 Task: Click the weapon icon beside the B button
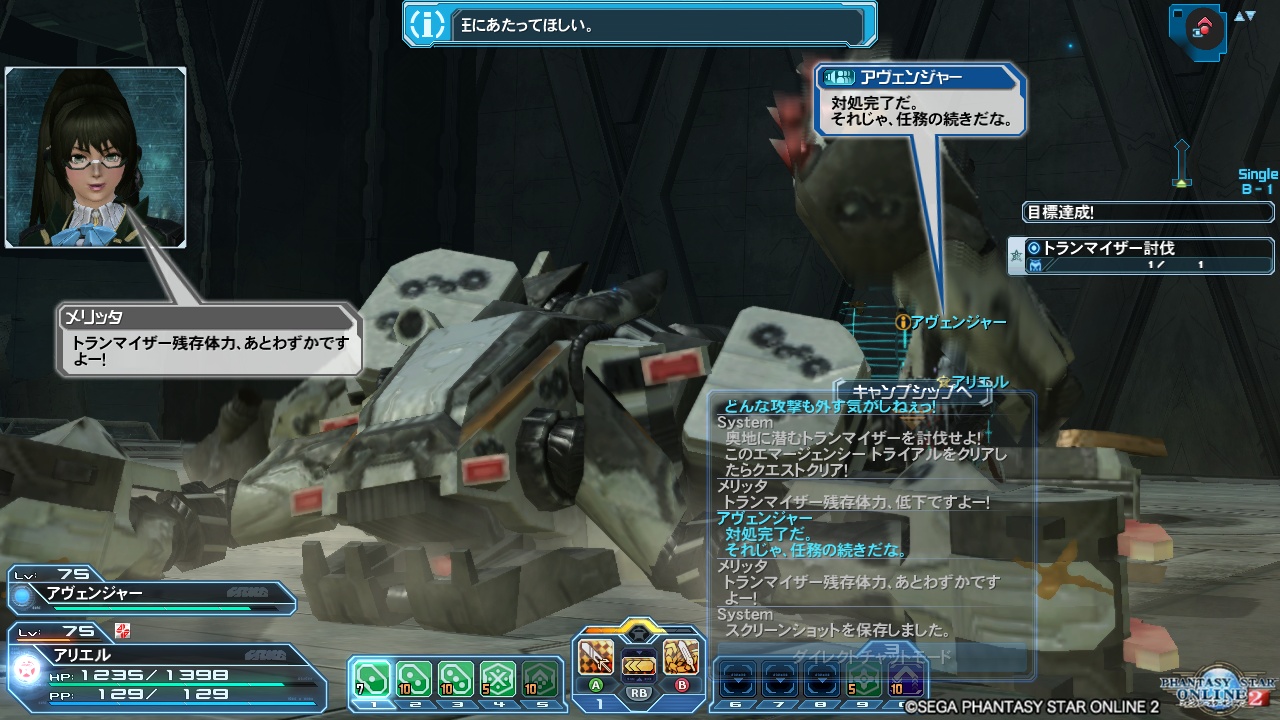tap(680, 657)
